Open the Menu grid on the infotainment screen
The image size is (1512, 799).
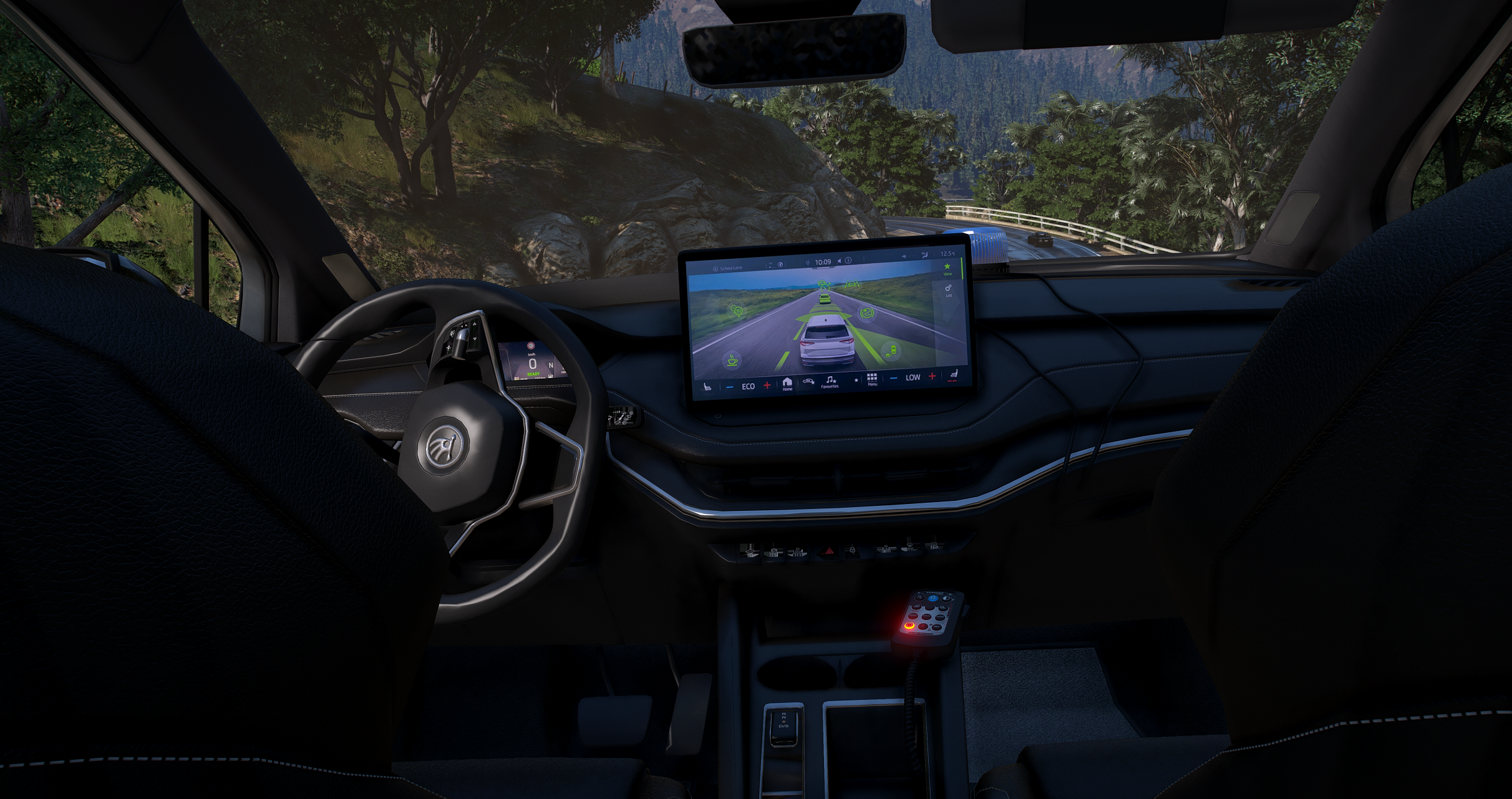872,379
